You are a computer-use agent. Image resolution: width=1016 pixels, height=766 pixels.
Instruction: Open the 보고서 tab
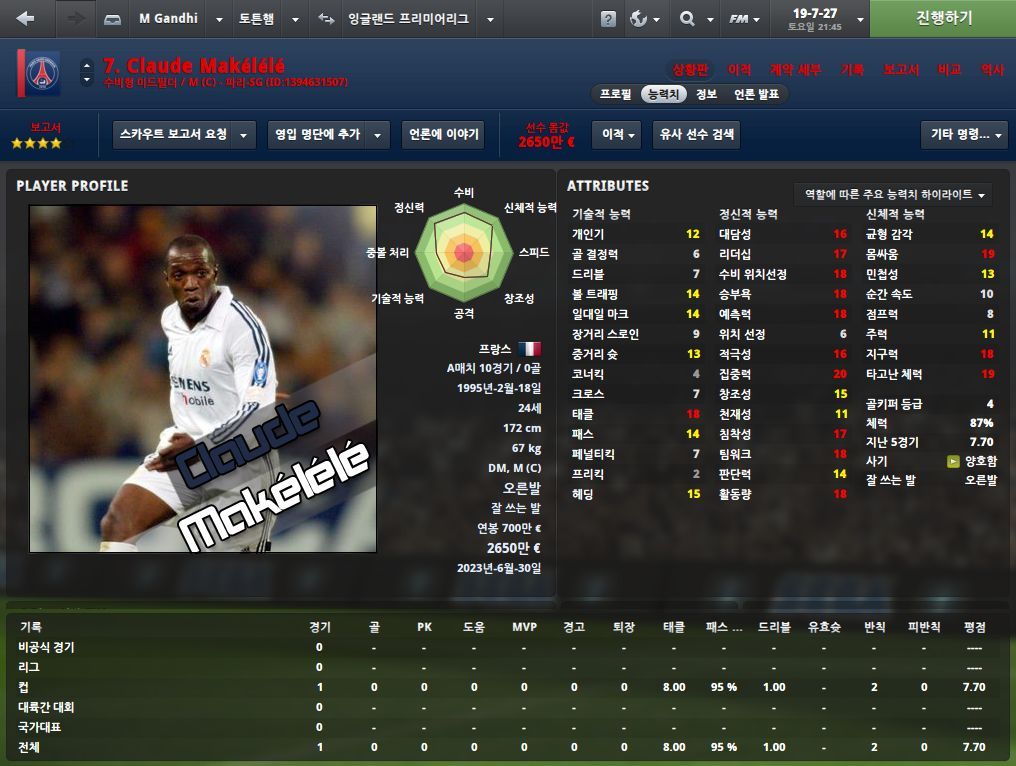(900, 70)
